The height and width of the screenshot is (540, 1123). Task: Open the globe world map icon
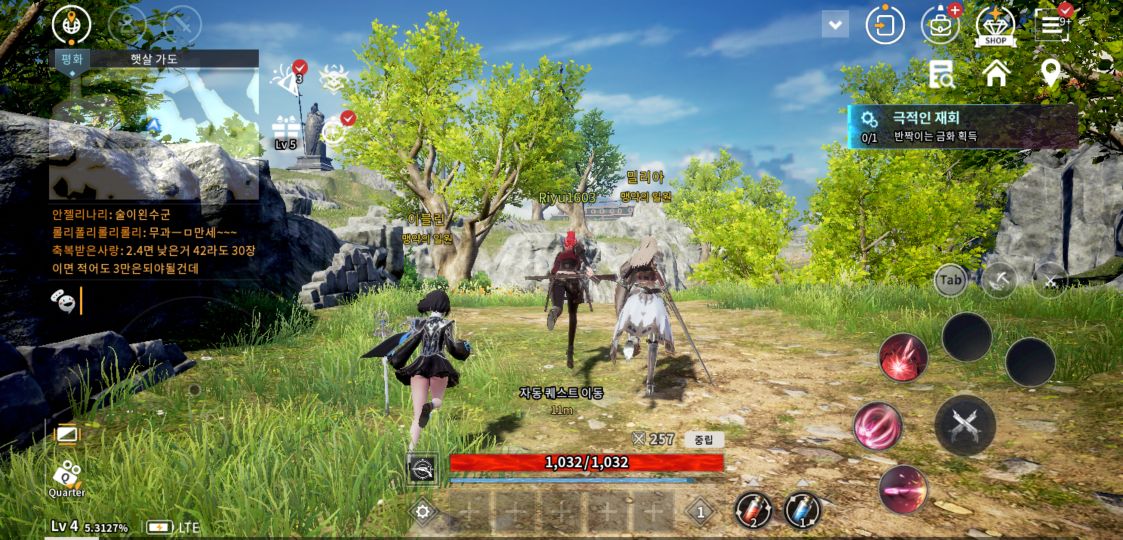71,24
